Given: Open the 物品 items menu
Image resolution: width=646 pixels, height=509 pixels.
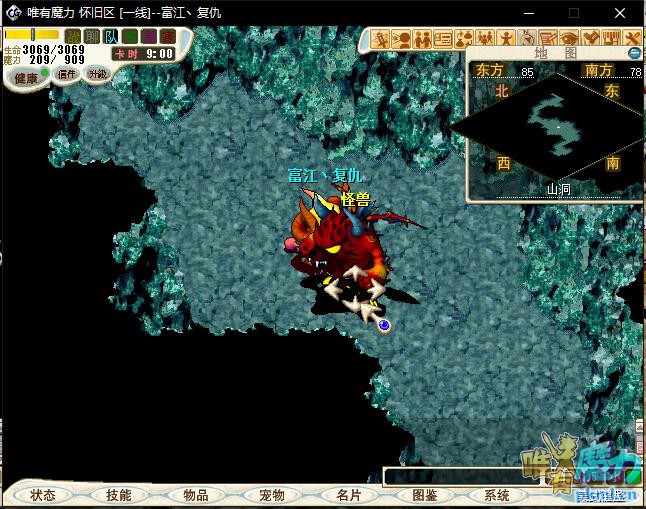Looking at the screenshot, I should 196,495.
